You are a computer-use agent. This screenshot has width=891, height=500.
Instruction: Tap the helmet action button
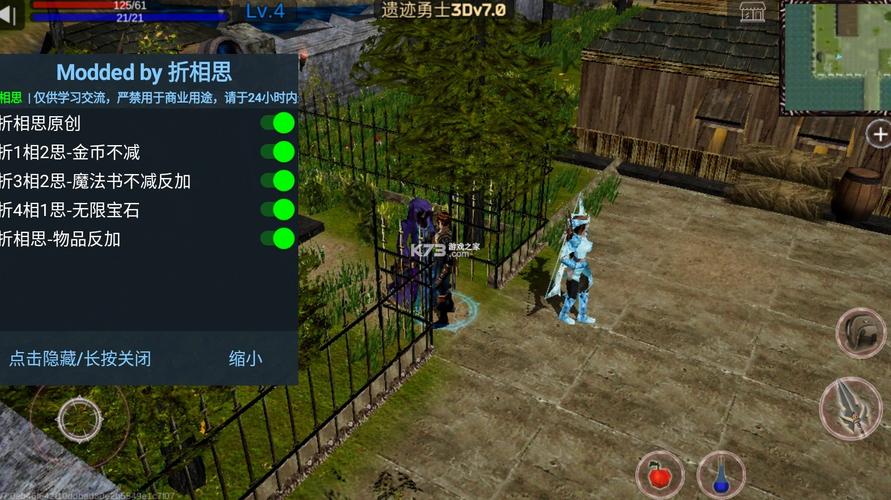860,334
